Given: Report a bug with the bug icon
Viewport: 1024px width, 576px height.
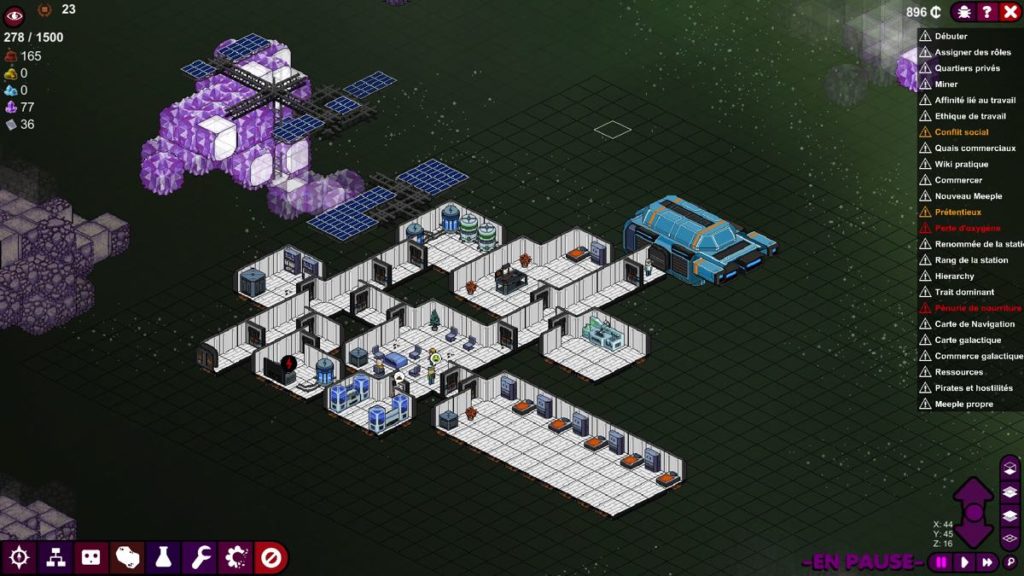Looking at the screenshot, I should pyautogui.click(x=964, y=12).
